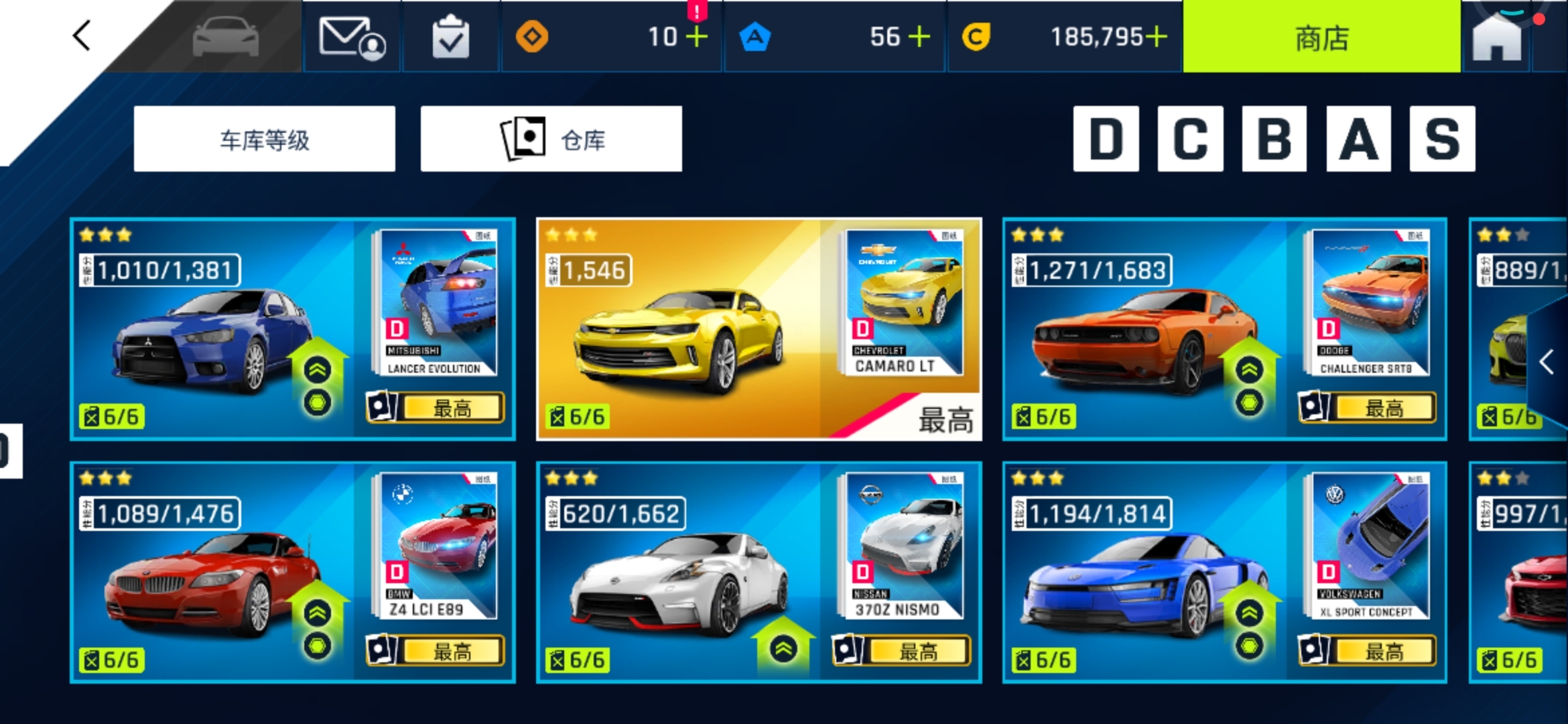Open the 商店 shop
The image size is (1568, 724).
tap(1321, 38)
